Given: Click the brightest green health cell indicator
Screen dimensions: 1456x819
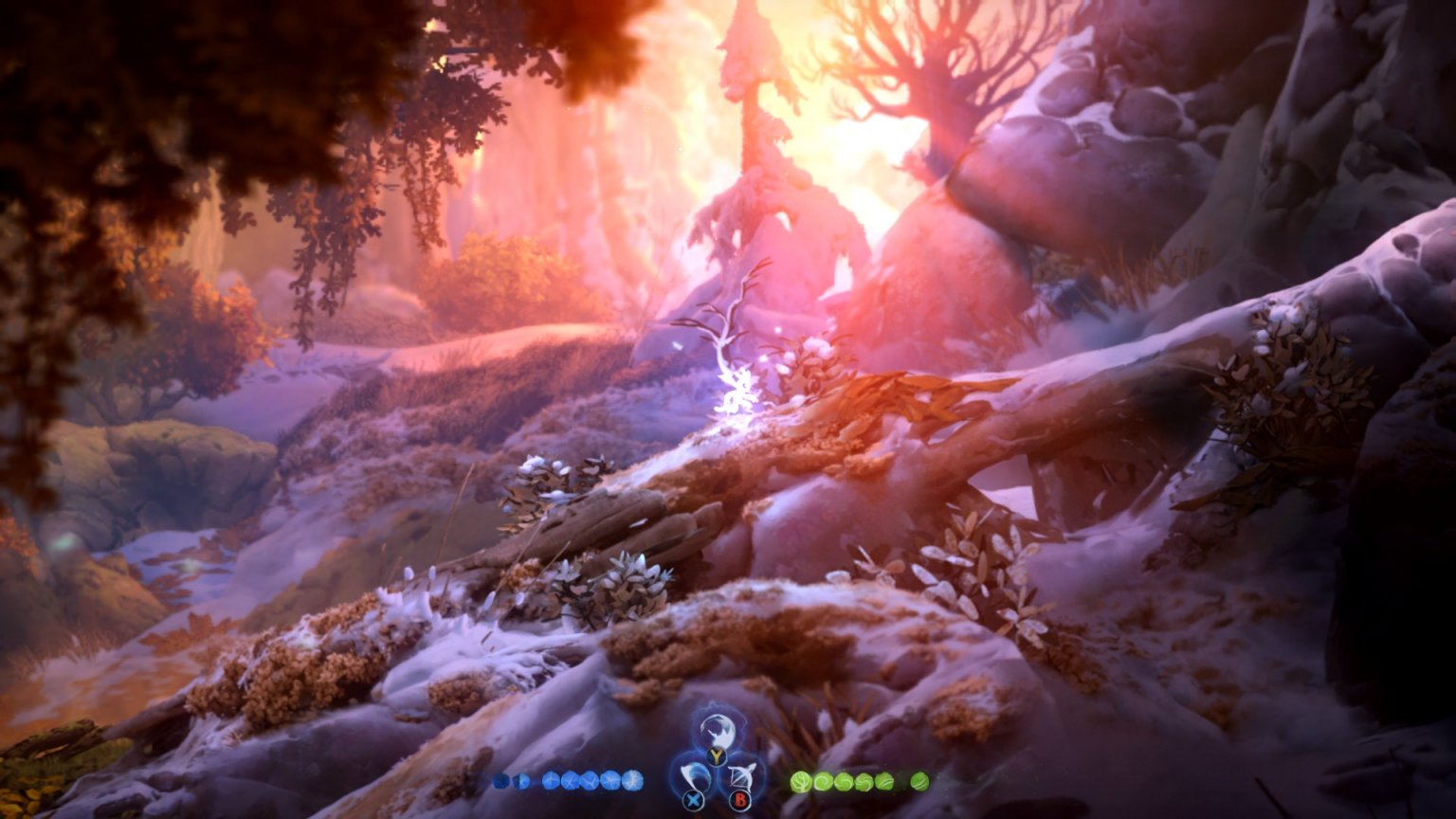Looking at the screenshot, I should pos(801,780).
